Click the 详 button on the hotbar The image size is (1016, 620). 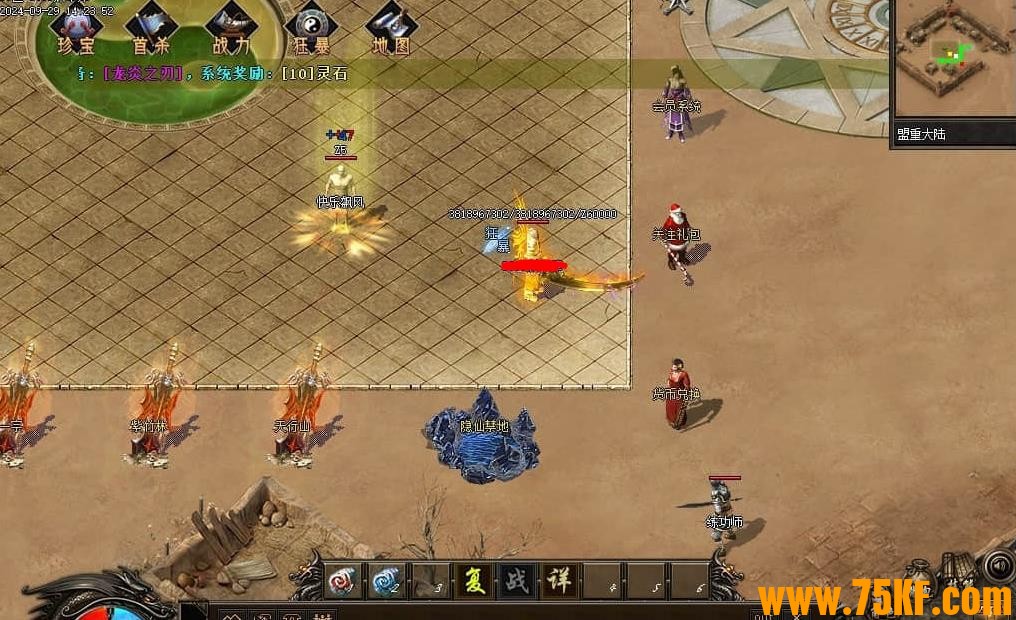coord(559,581)
